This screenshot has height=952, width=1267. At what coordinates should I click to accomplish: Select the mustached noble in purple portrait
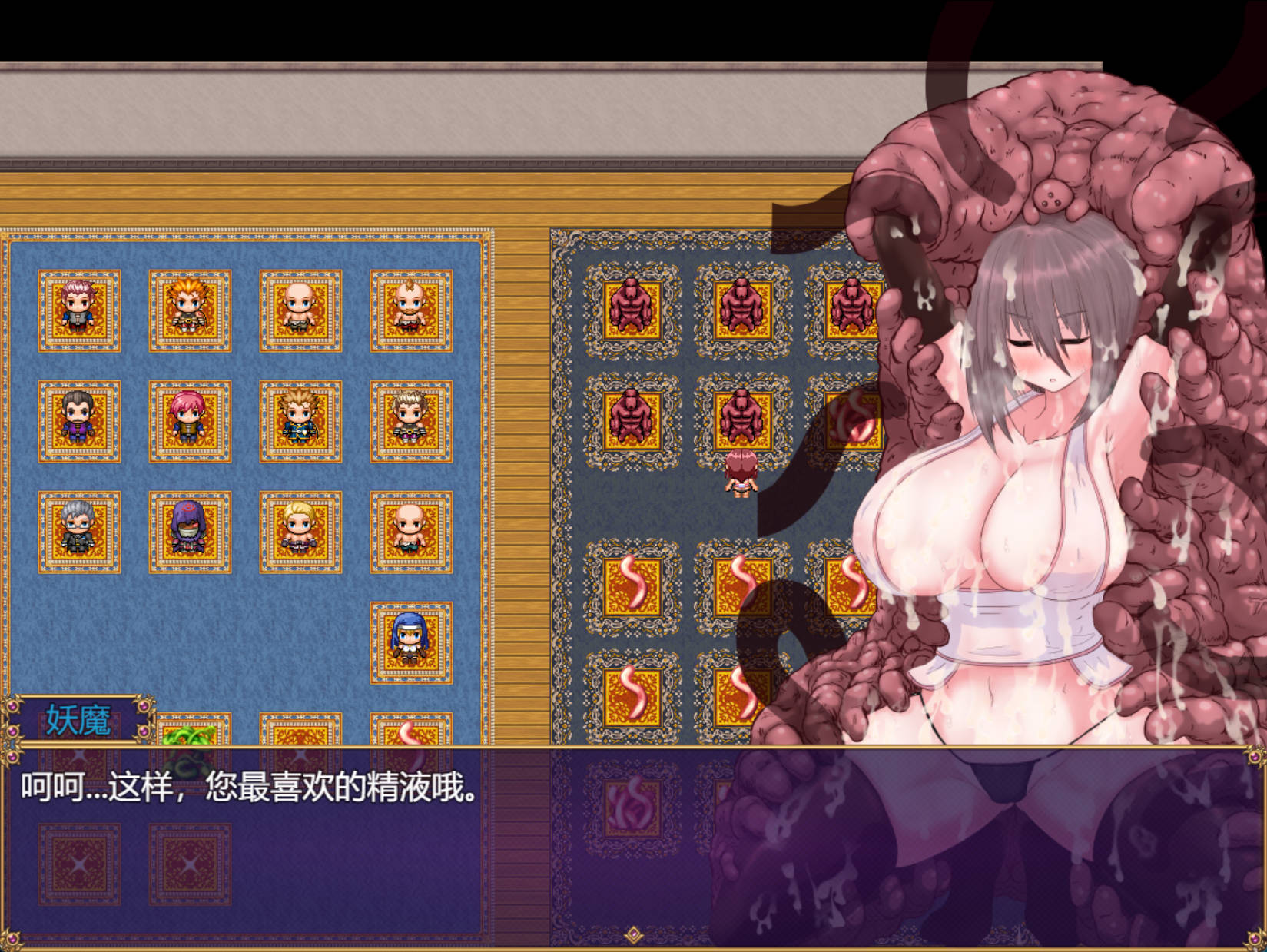coord(78,417)
